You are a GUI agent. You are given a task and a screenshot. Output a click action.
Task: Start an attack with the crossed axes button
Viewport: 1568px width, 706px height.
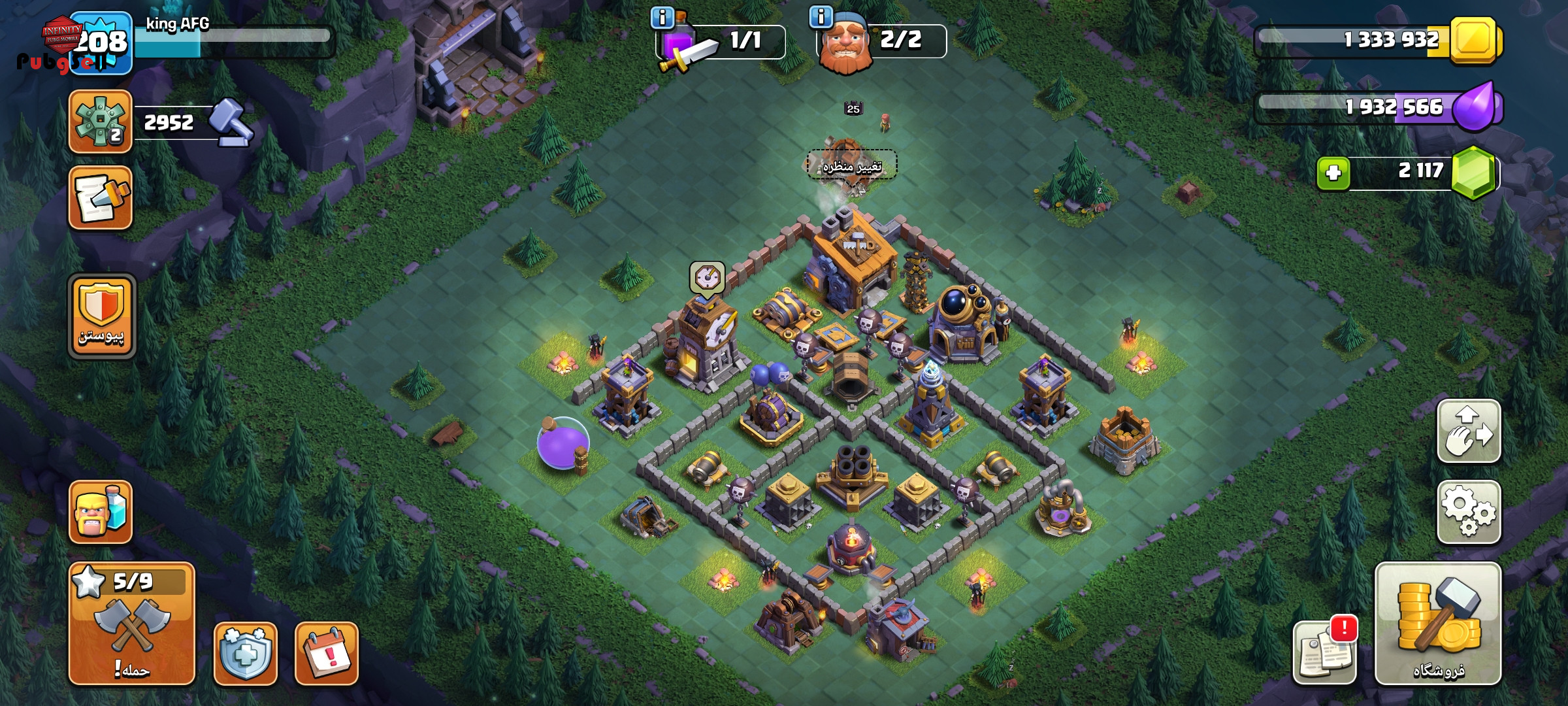pos(131,623)
